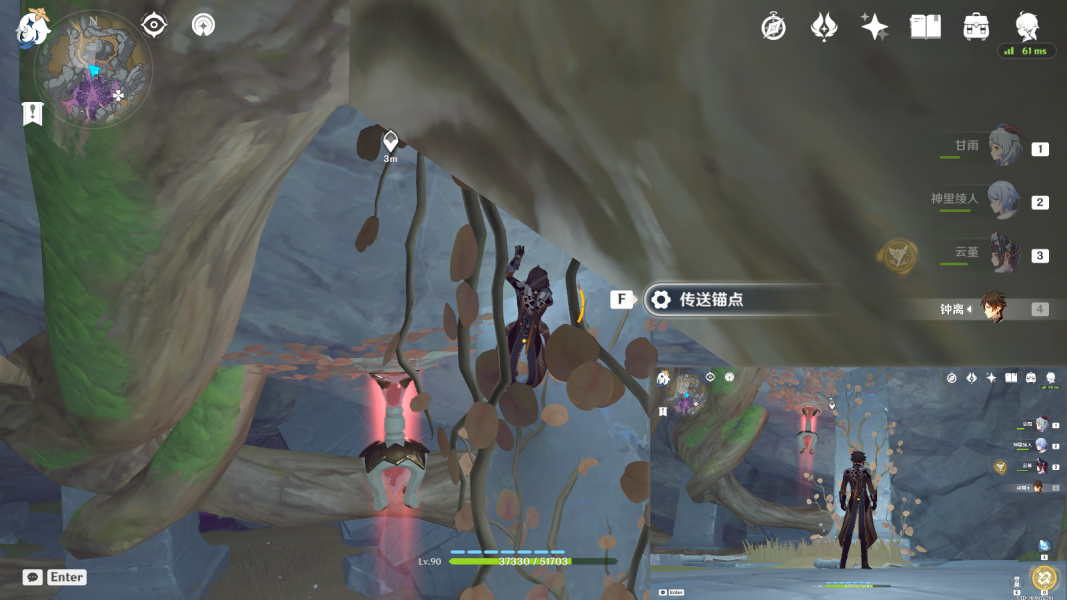The image size is (1067, 600).
Task: Open the quest log exclamation icon
Action: click(x=32, y=114)
